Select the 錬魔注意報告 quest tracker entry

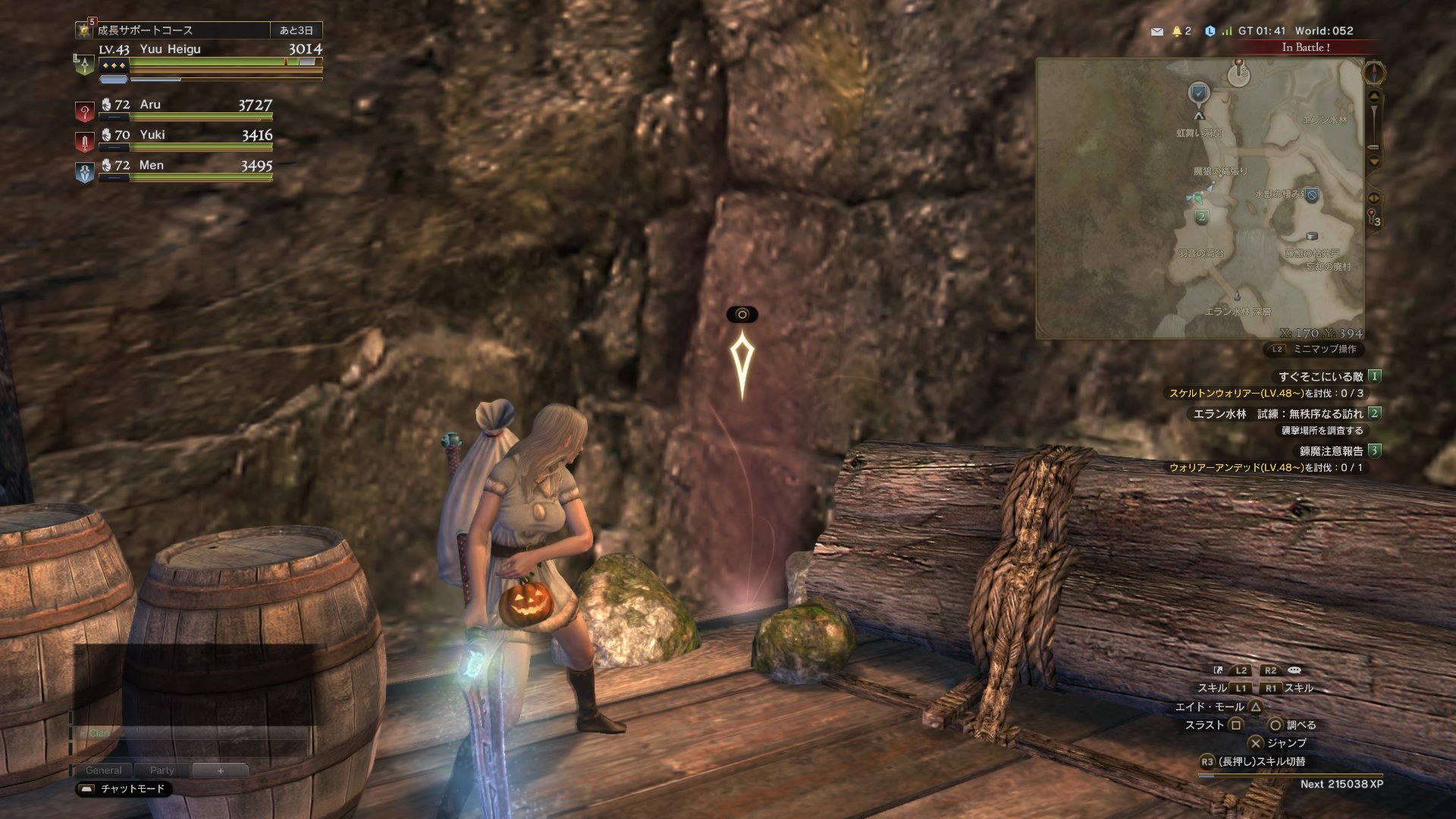pyautogui.click(x=1331, y=450)
